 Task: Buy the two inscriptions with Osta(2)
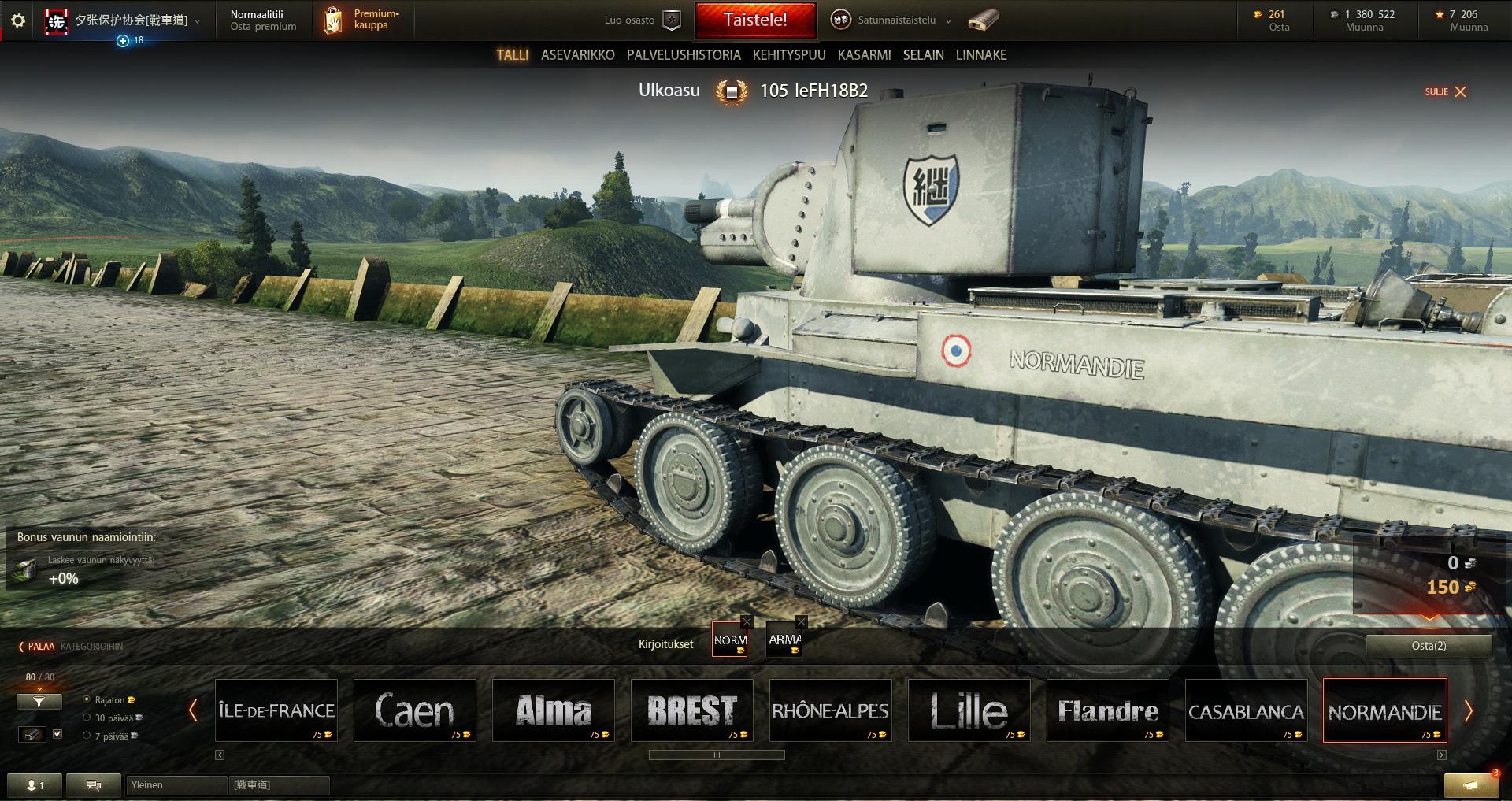[x=1429, y=646]
